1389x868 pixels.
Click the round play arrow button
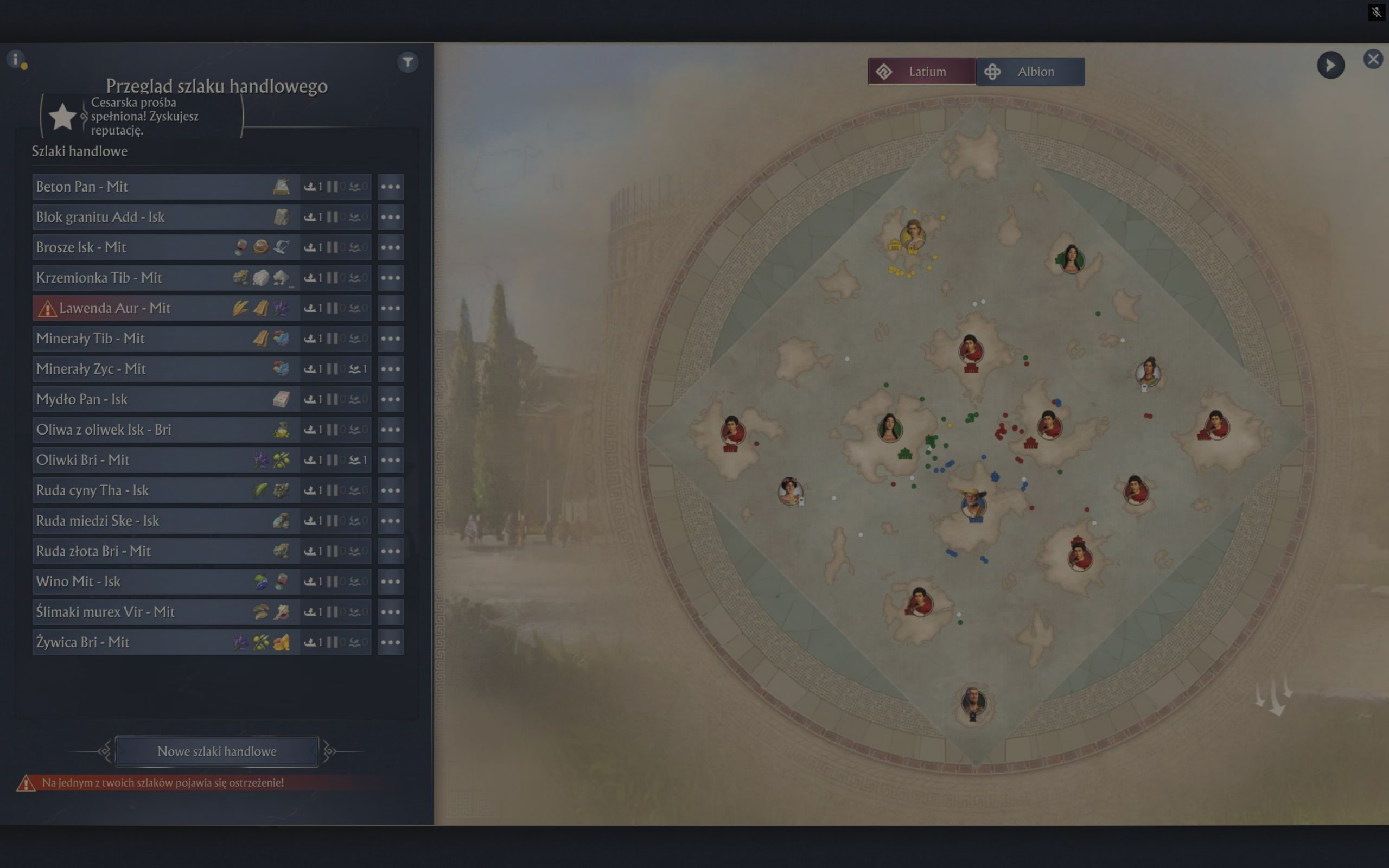[1330, 66]
